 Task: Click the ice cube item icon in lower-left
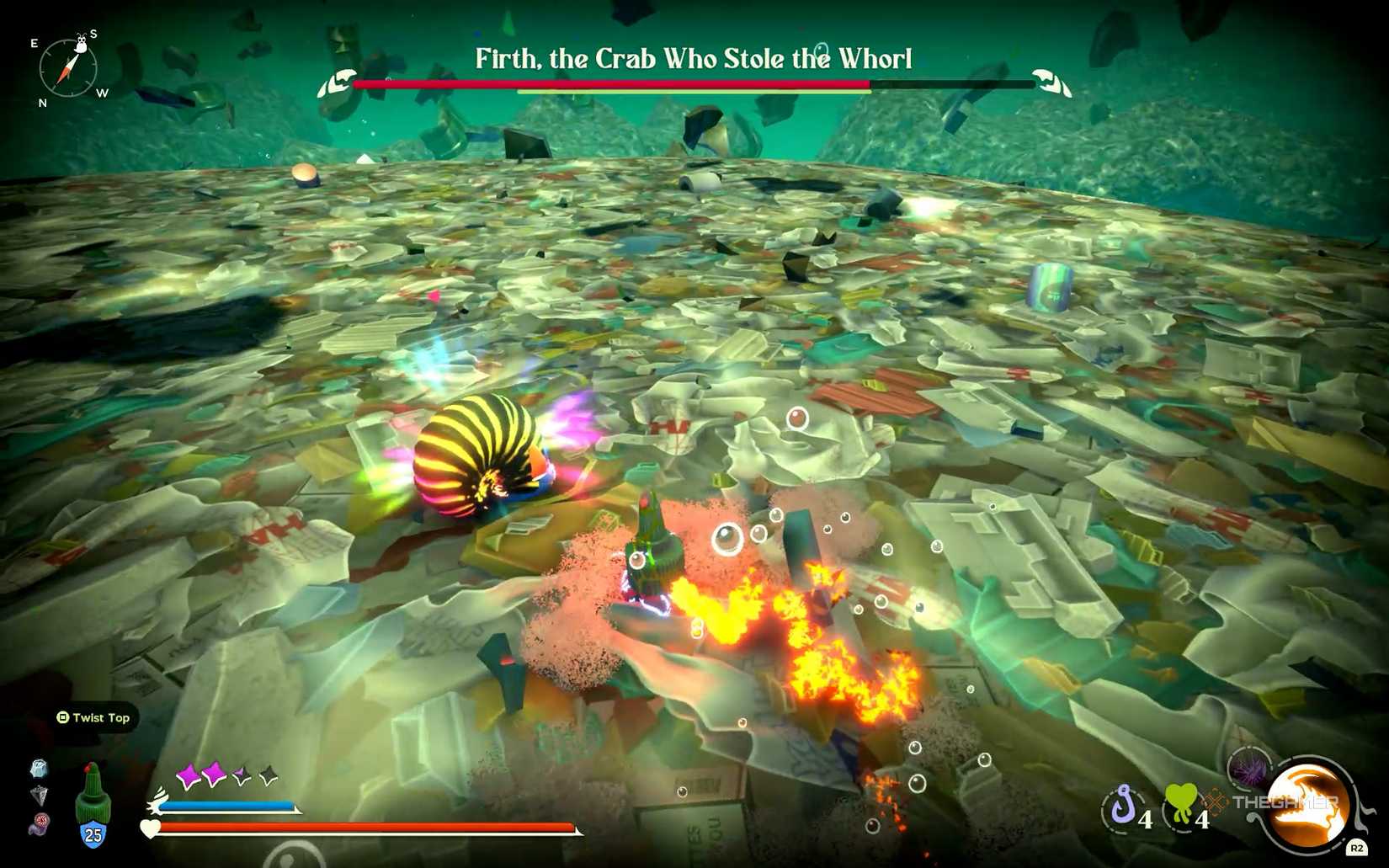tap(38, 768)
